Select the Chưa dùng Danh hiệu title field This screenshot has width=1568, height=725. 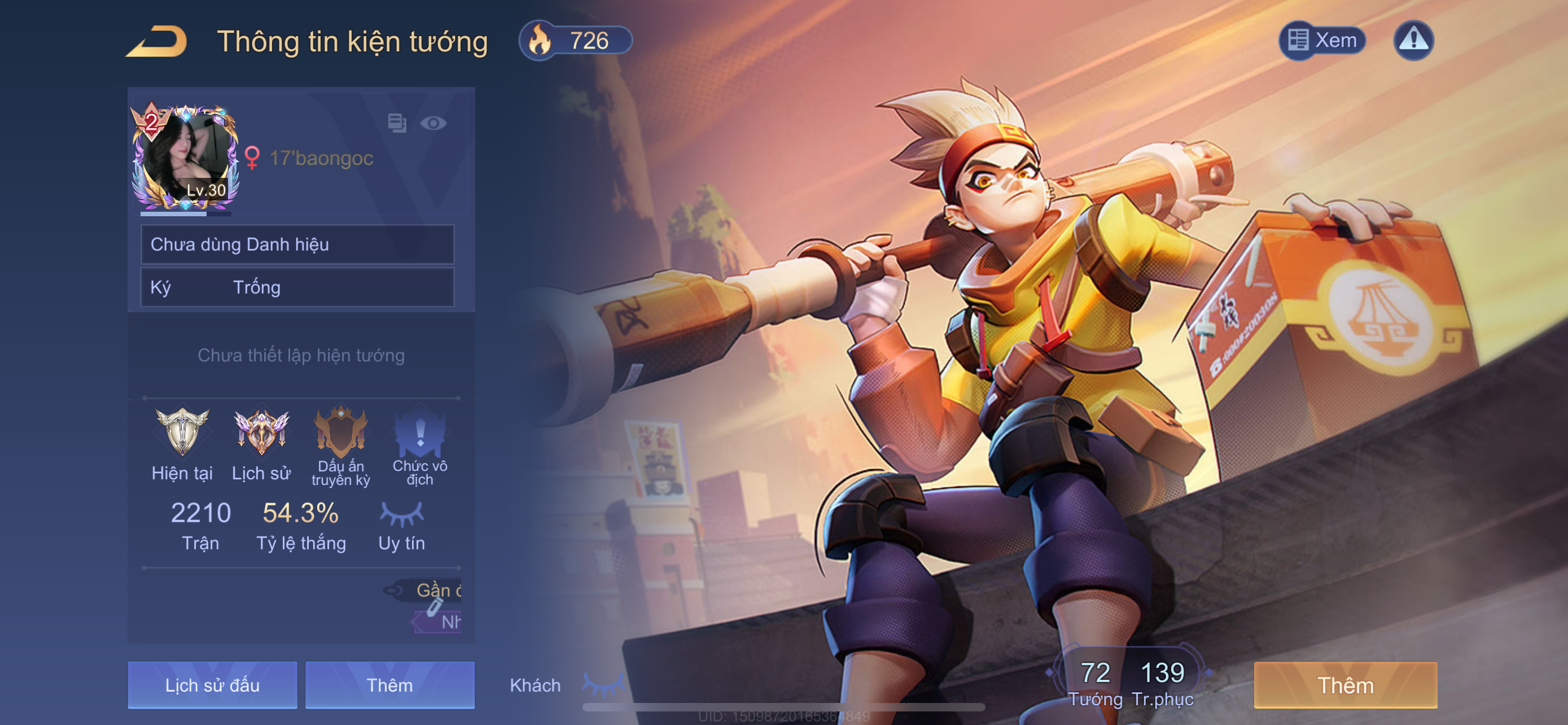[297, 244]
